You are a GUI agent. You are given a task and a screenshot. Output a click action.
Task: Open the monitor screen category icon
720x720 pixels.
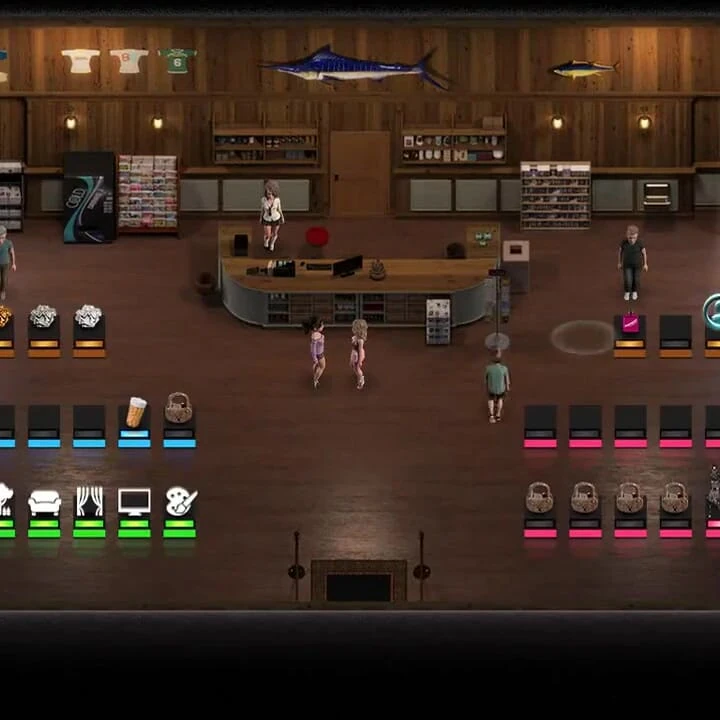134,501
